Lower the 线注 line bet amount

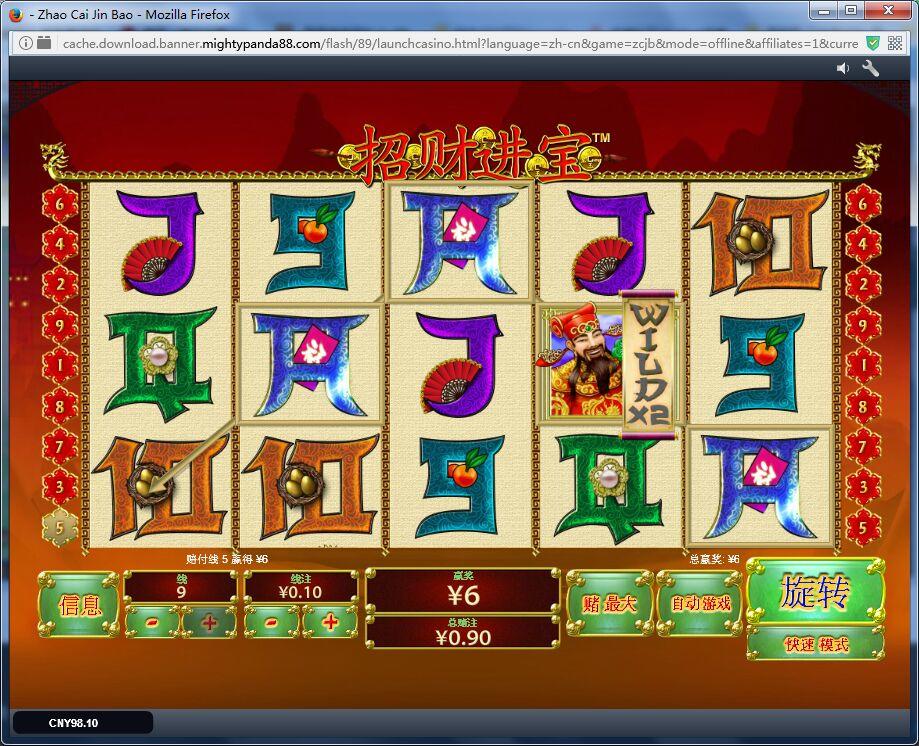click(273, 622)
